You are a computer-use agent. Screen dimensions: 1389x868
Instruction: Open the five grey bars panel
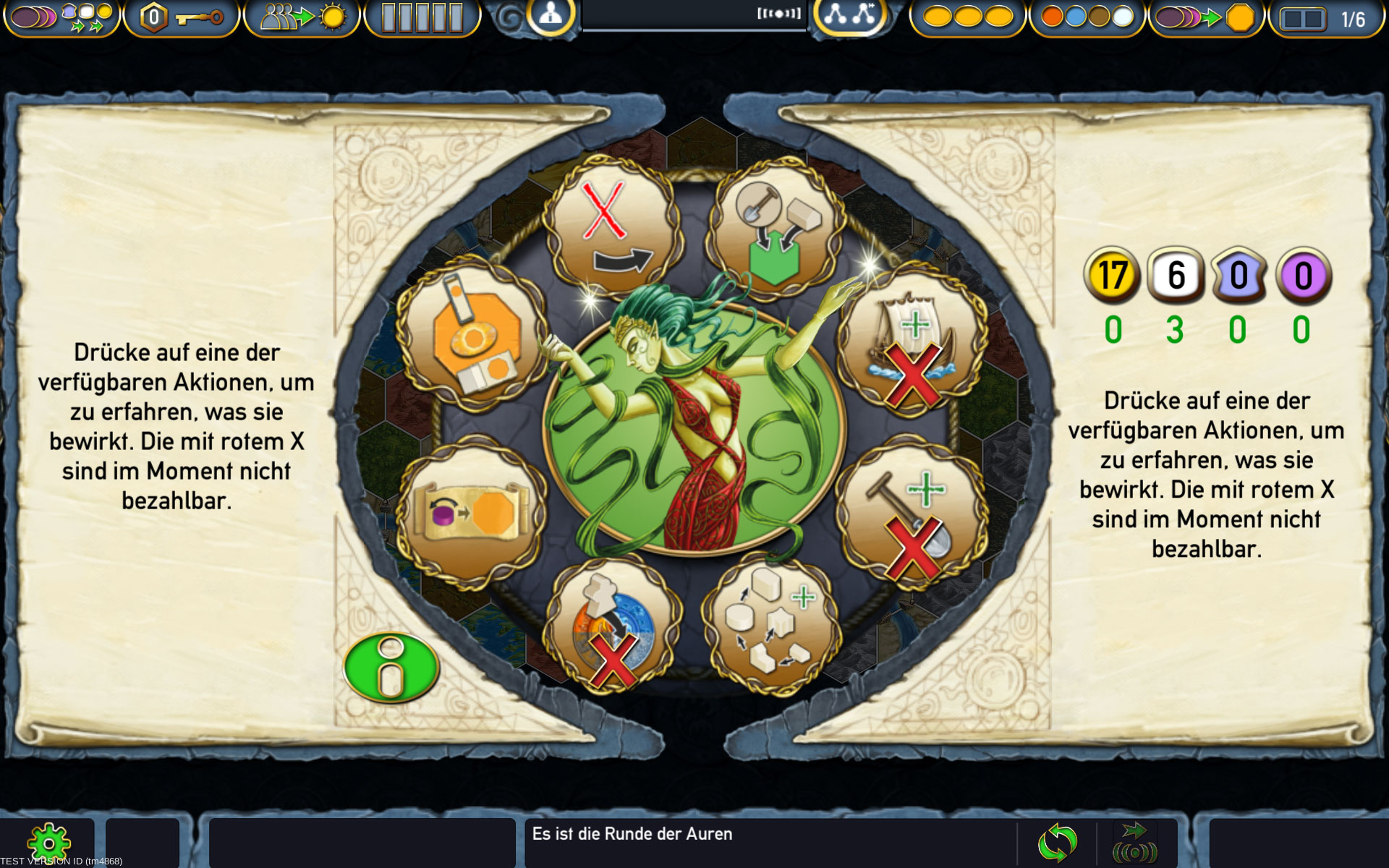[x=422, y=18]
